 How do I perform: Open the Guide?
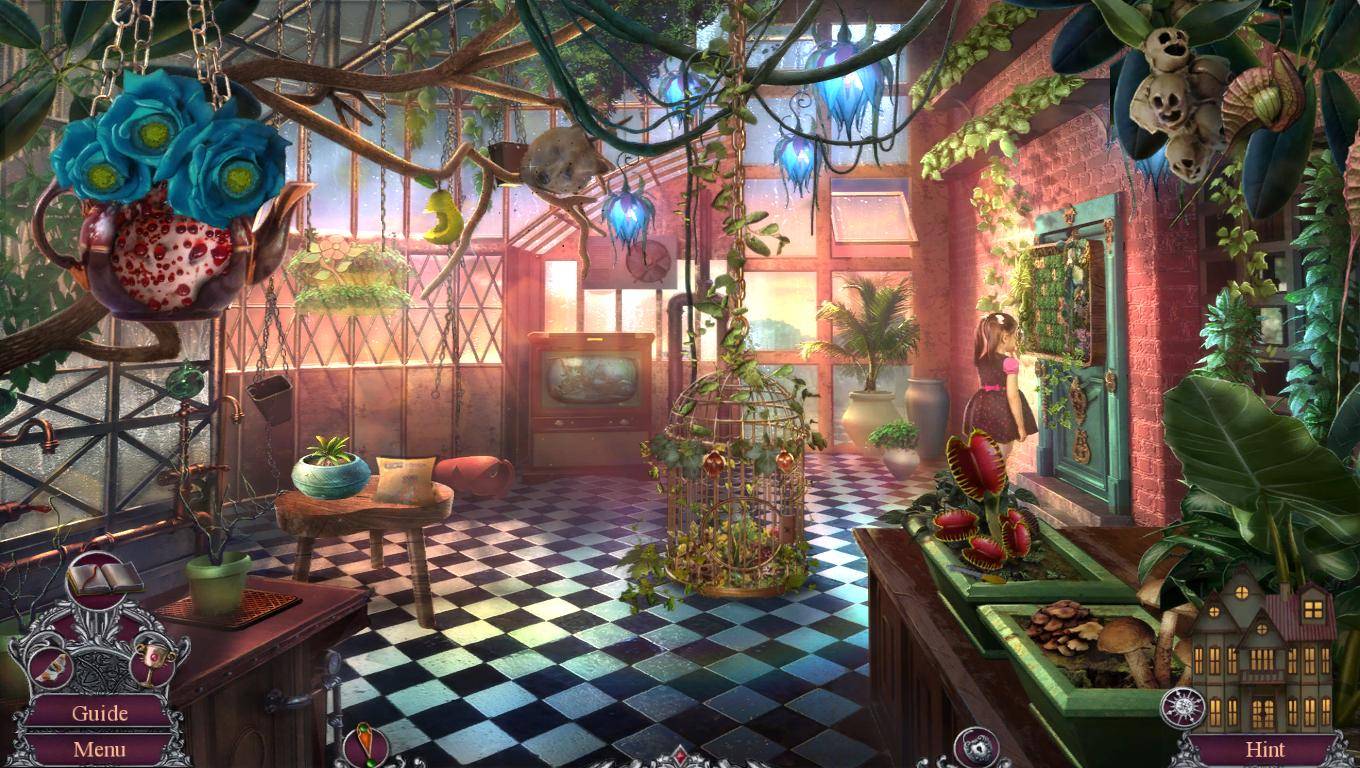(x=99, y=713)
